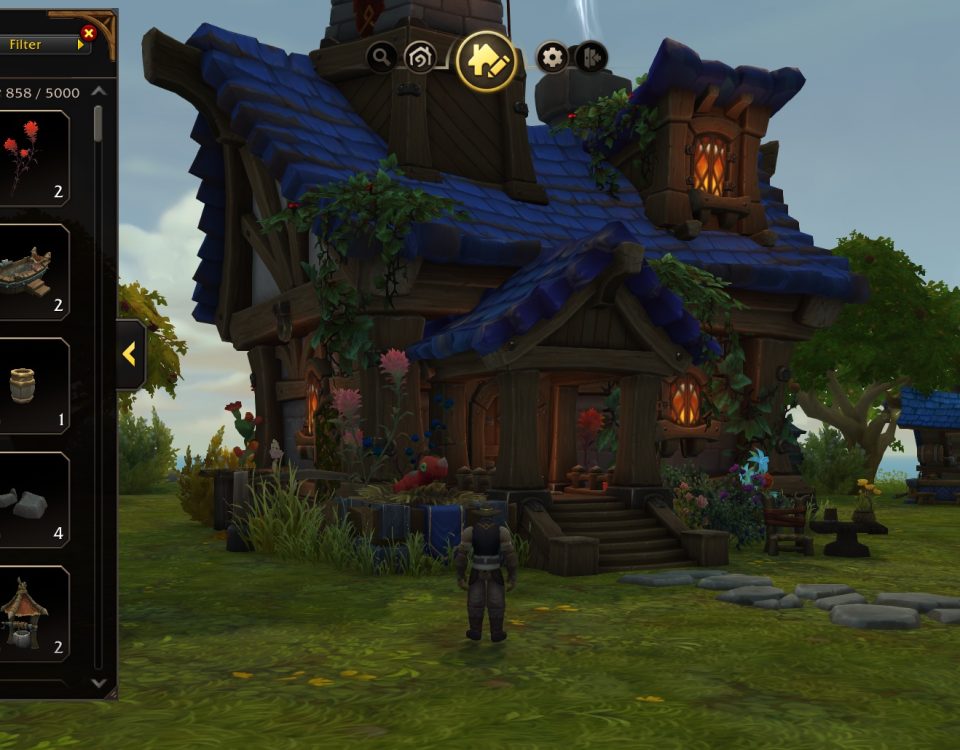Choose the roofed well decor item
960x750 pixels.
click(x=33, y=614)
